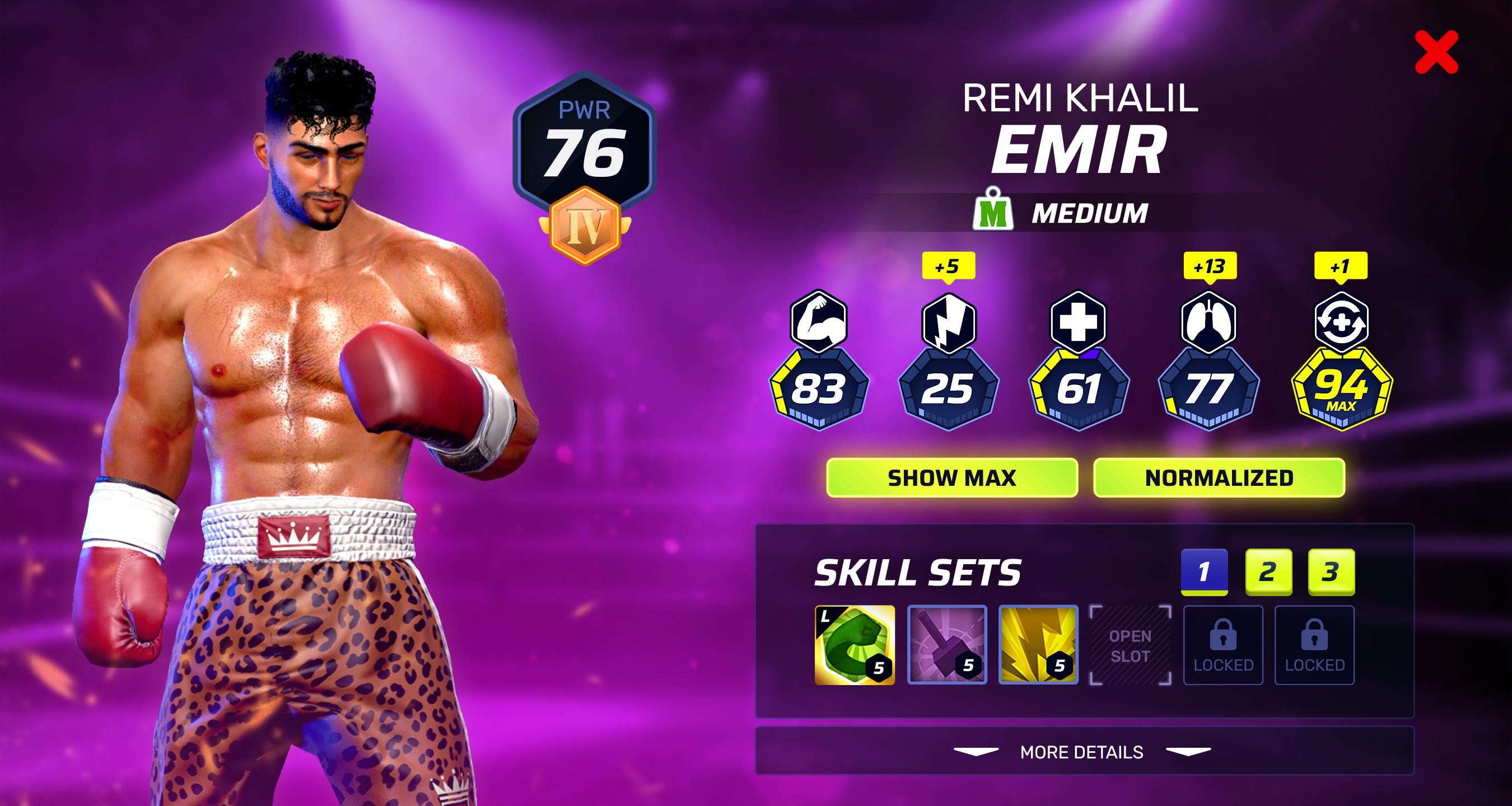Open the purple hammer skill slot
Screen dimensions: 1512x806
[x=947, y=645]
